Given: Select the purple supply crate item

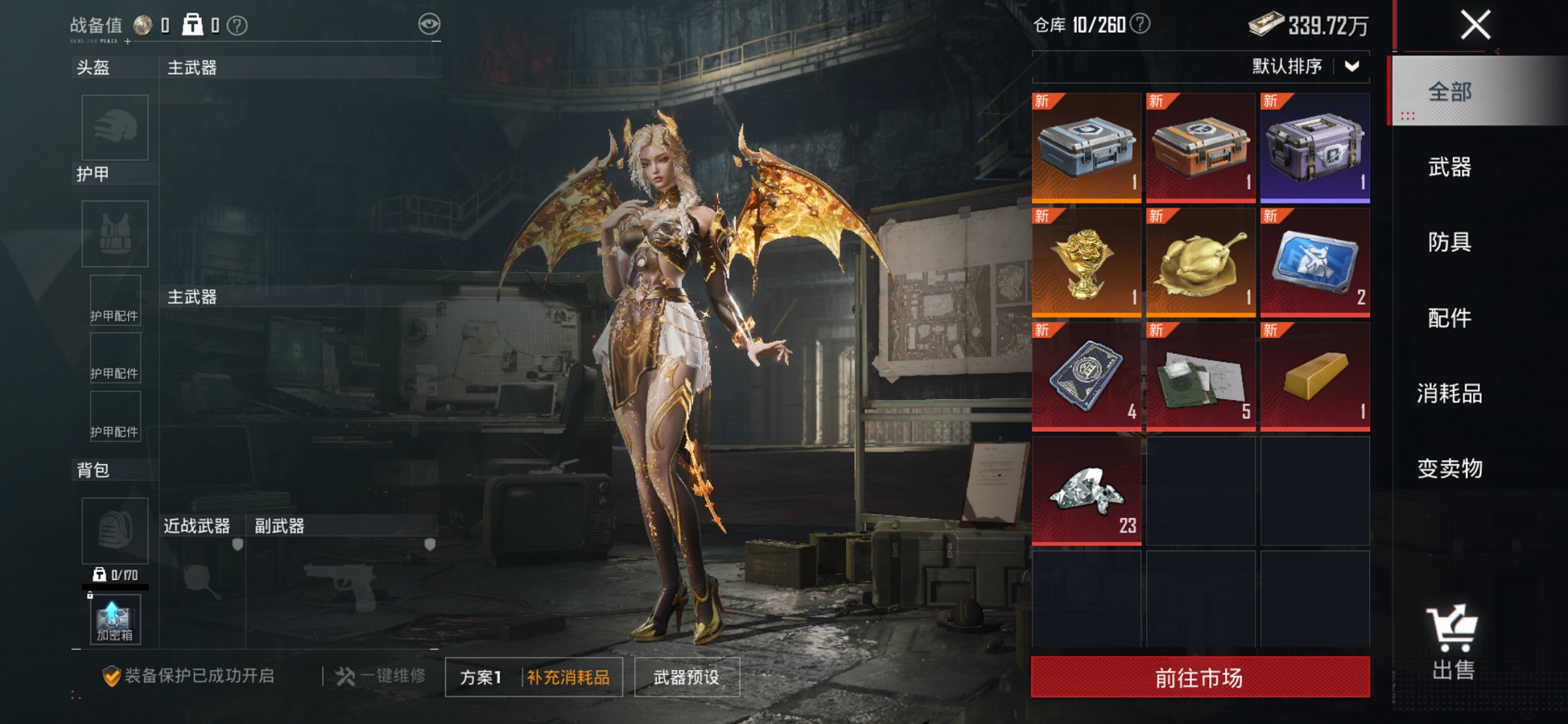Looking at the screenshot, I should (1314, 148).
